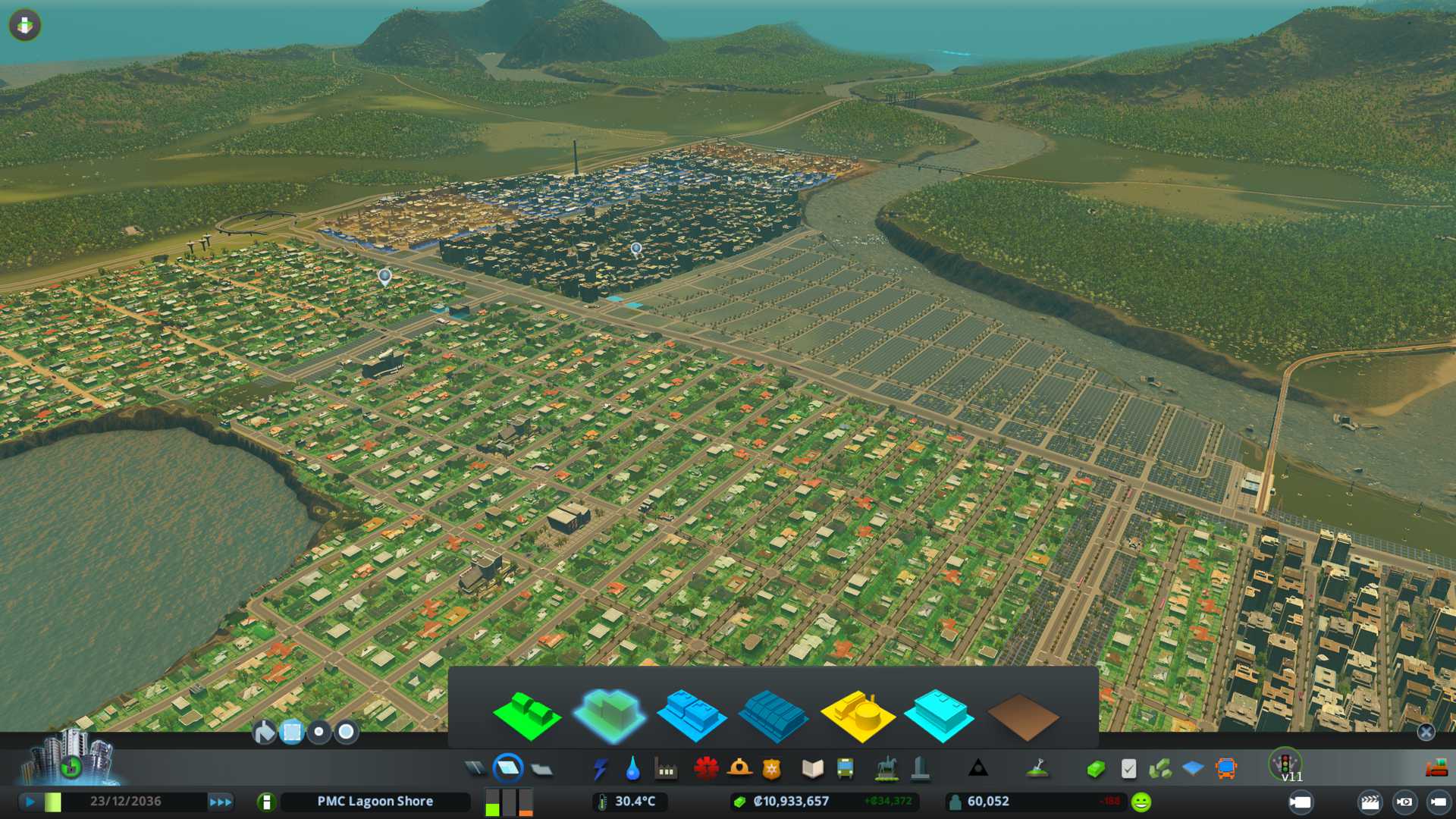
Task: Open the Healthcare red cross menu
Action: point(706,769)
